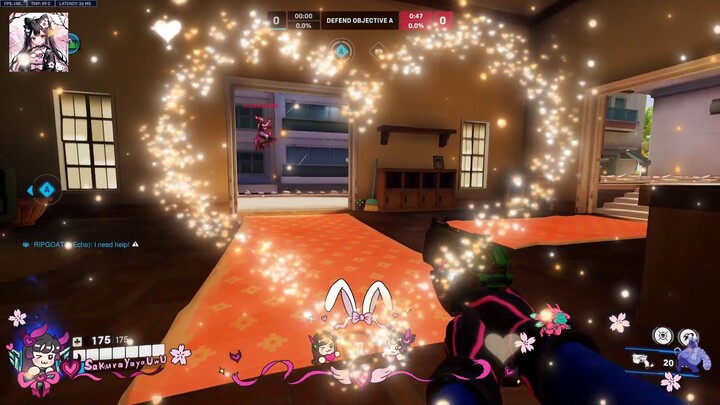Screen dimensions: 720x405
Task: Activate the ability icon right of crosshair ability
Action: coord(688,337)
